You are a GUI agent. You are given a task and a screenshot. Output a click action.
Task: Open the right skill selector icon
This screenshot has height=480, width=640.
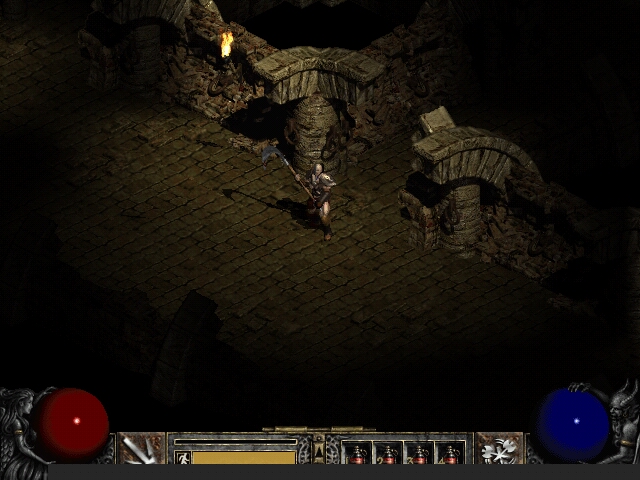tap(499, 449)
